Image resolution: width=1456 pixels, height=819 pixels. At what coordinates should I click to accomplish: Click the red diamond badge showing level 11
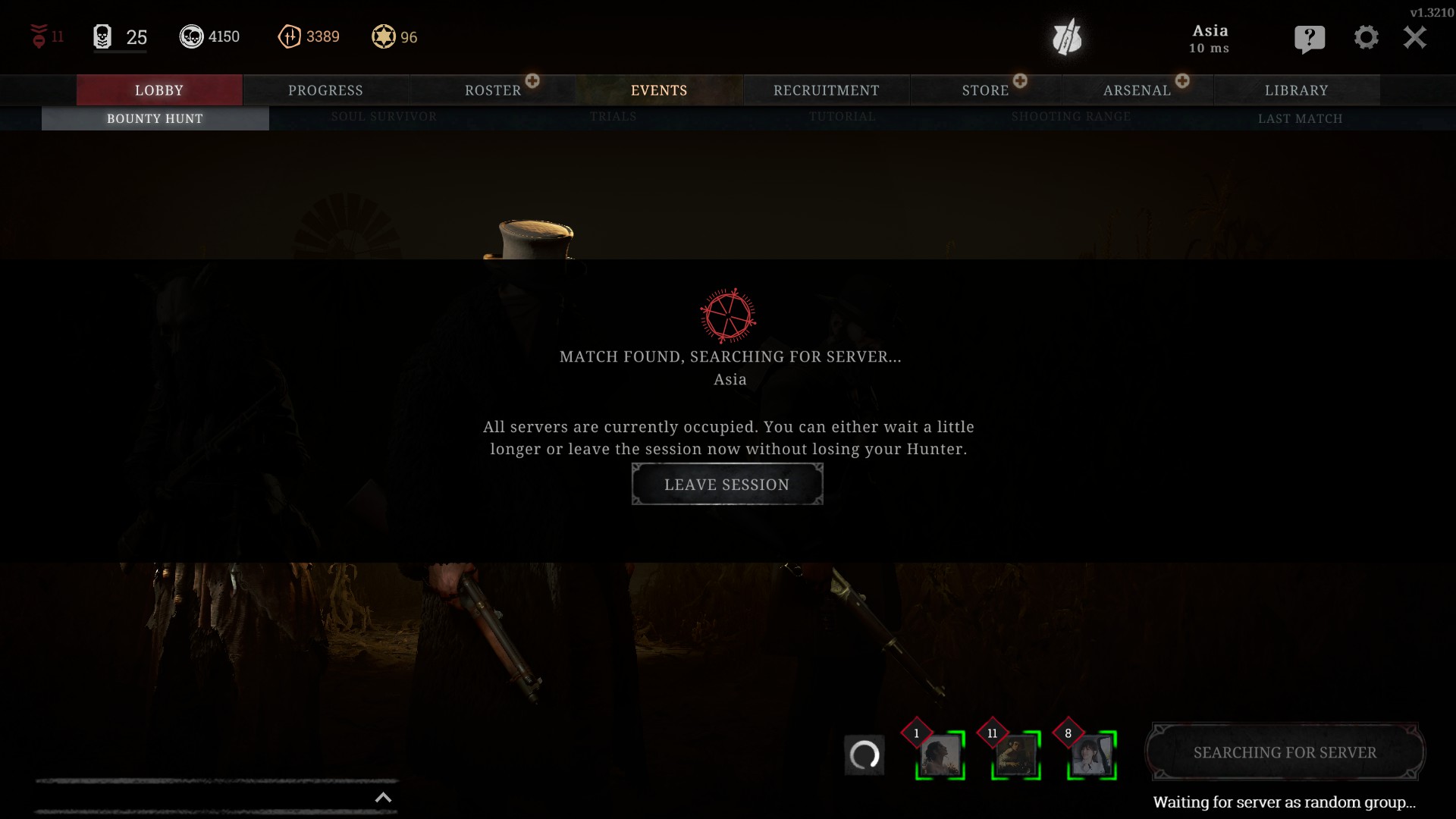(39, 36)
